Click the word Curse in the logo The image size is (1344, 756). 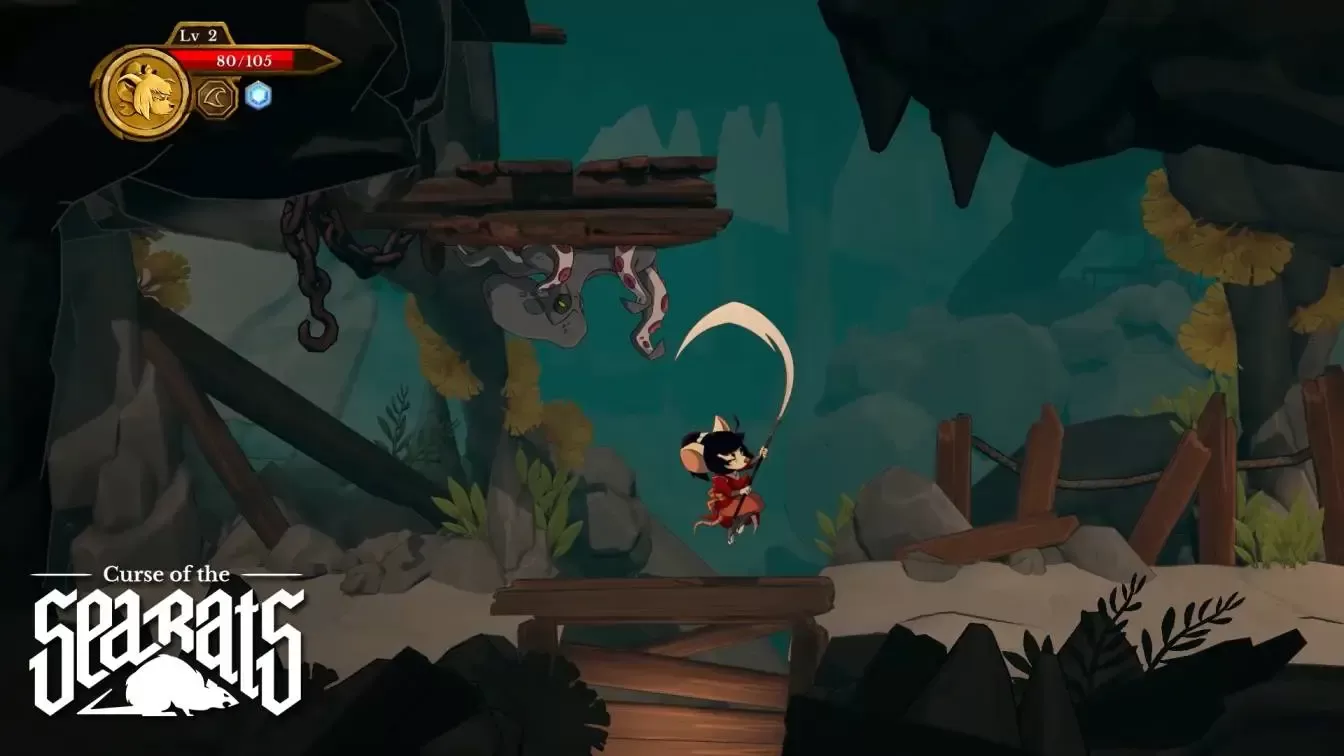coord(132,574)
